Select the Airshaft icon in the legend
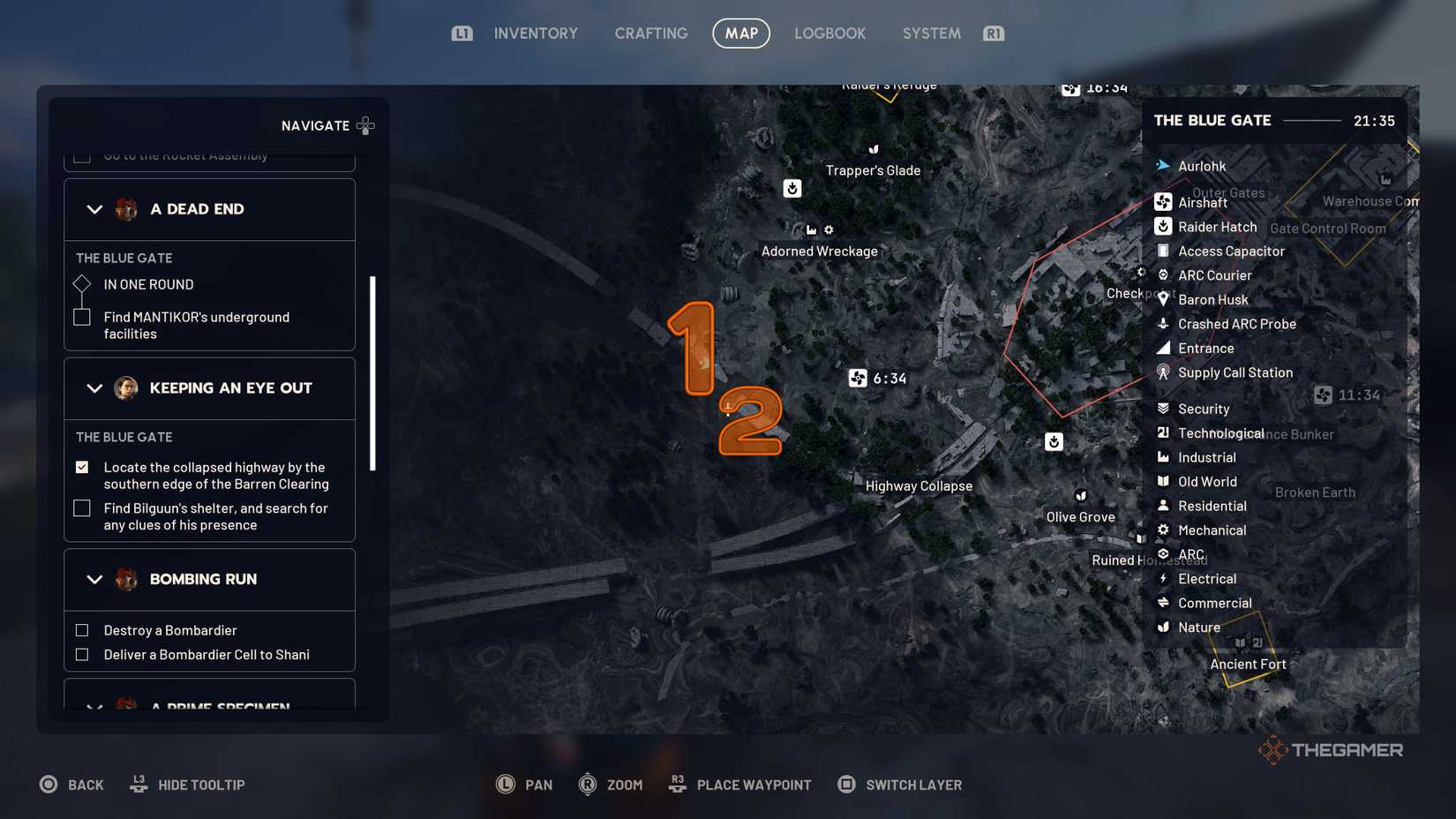Screen dimensions: 1456x819 1163,202
